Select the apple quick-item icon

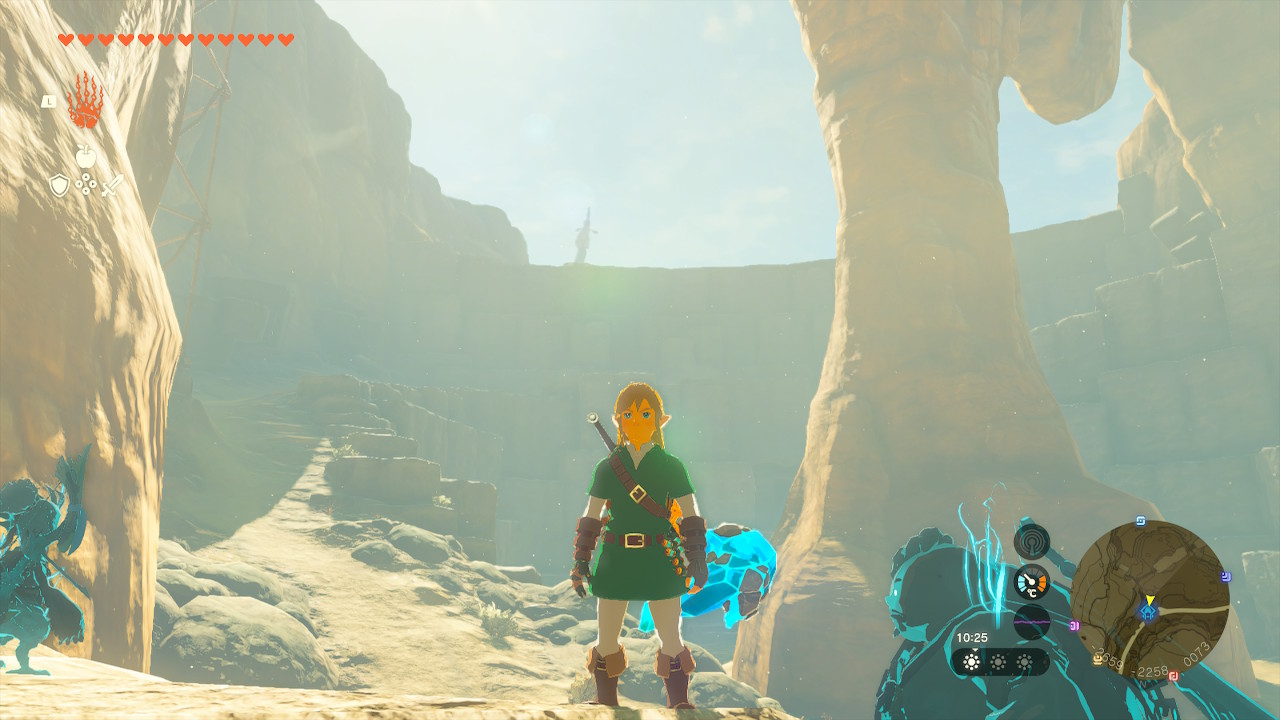pyautogui.click(x=85, y=156)
